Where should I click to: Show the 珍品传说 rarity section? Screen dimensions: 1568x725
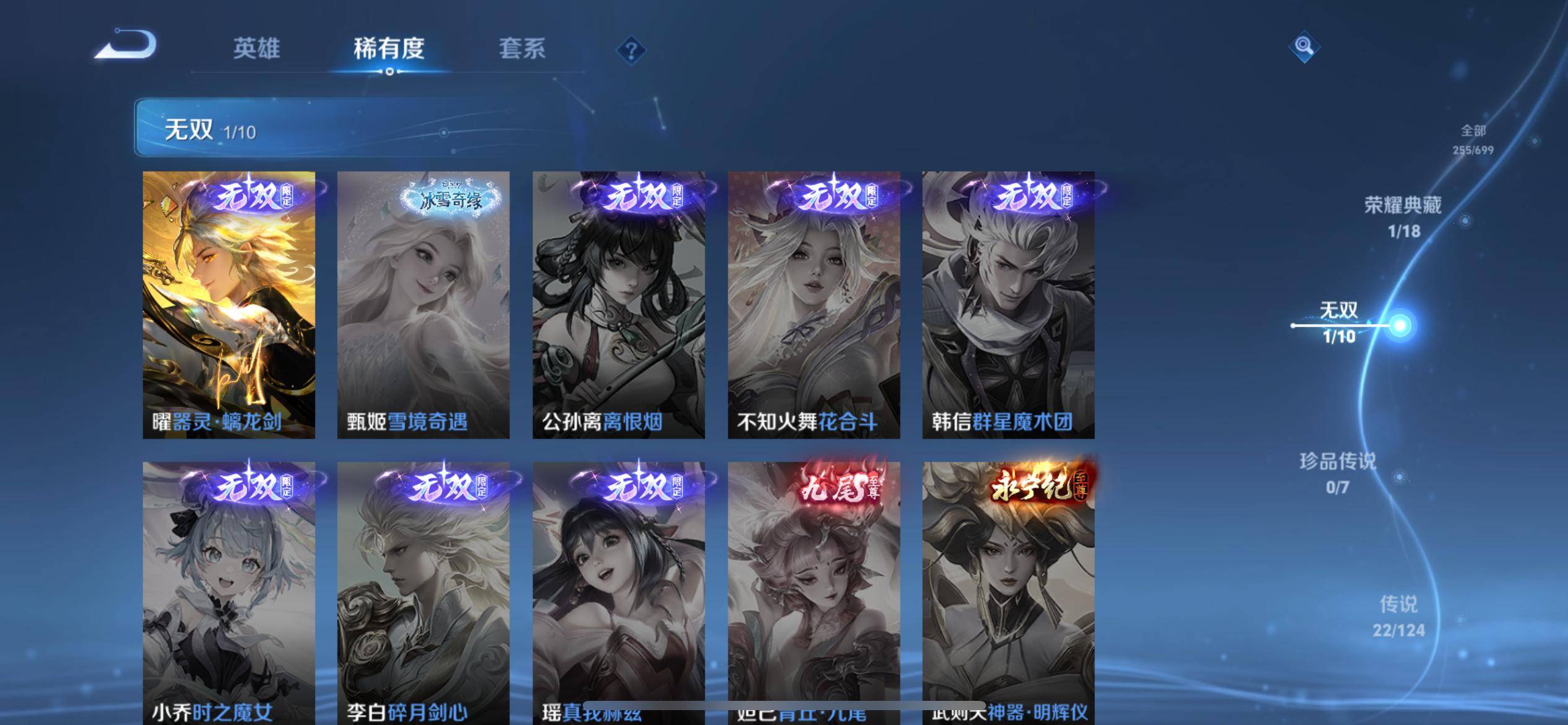coord(1338,473)
